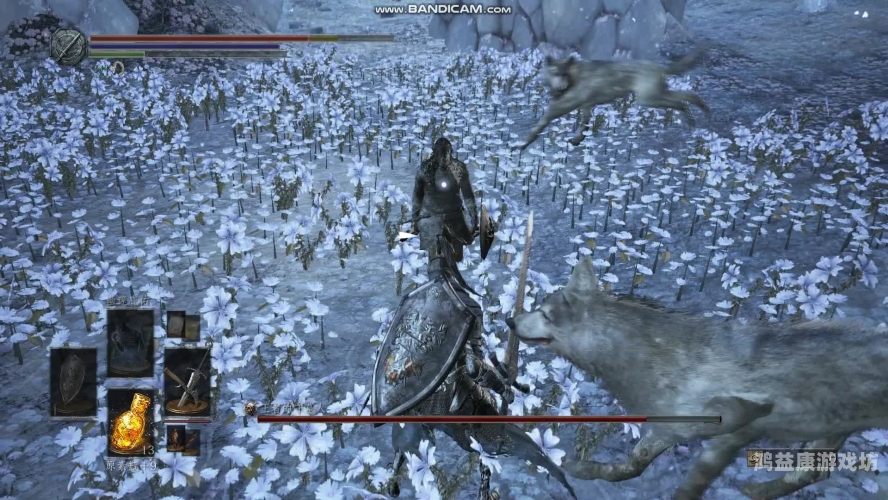Screen dimensions: 888x500
Task: Click the left-hand shield equipment slot
Action: coord(73,381)
